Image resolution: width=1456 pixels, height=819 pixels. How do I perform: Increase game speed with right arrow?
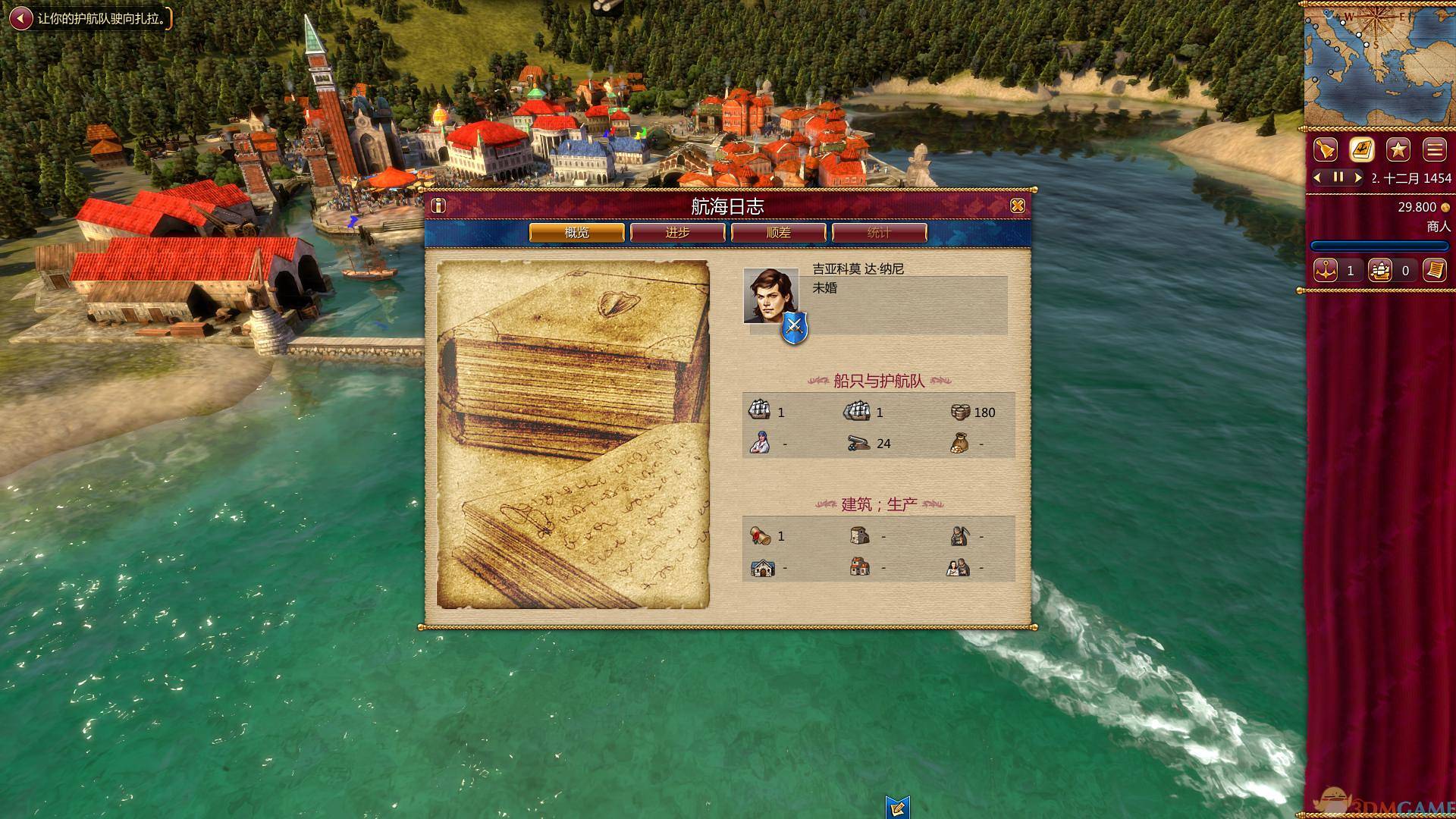click(x=1357, y=177)
